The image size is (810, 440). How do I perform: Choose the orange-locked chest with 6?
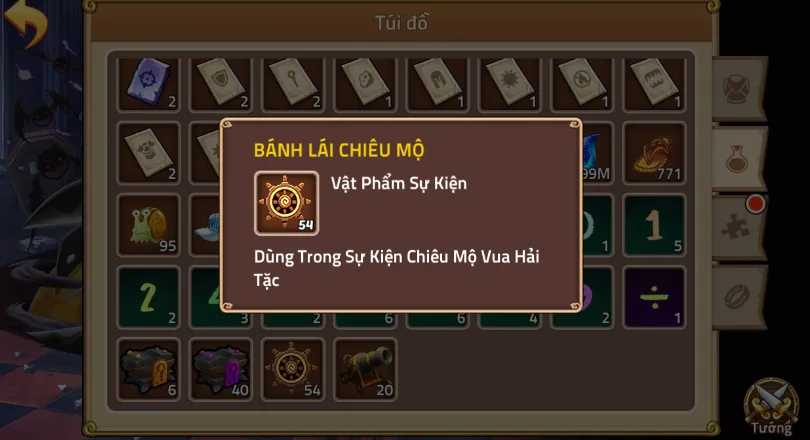coord(148,367)
